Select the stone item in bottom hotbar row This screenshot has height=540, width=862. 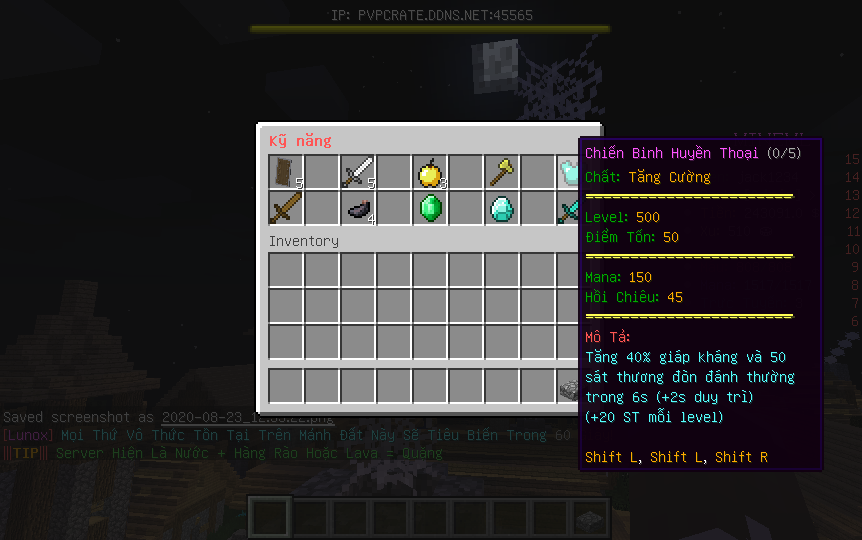point(569,386)
